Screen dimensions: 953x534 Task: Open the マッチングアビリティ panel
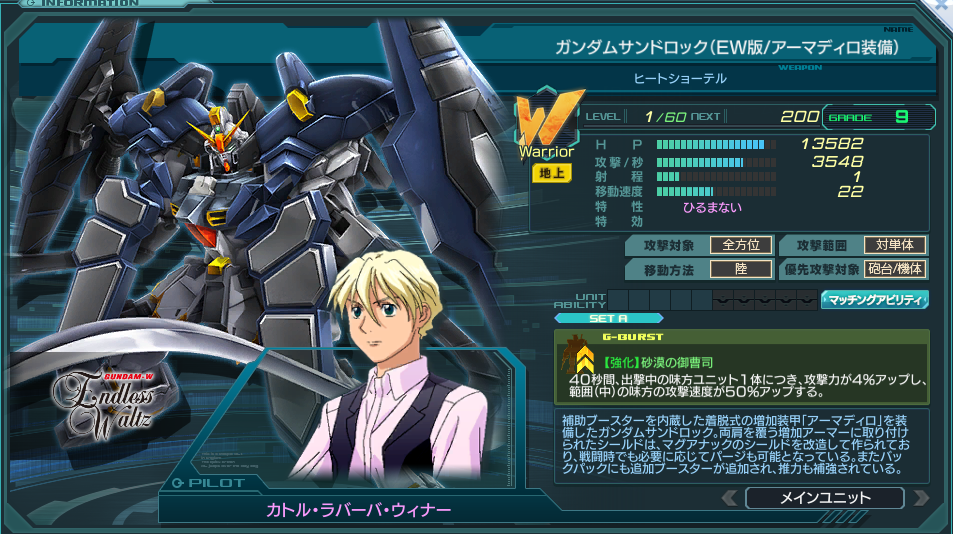click(875, 299)
